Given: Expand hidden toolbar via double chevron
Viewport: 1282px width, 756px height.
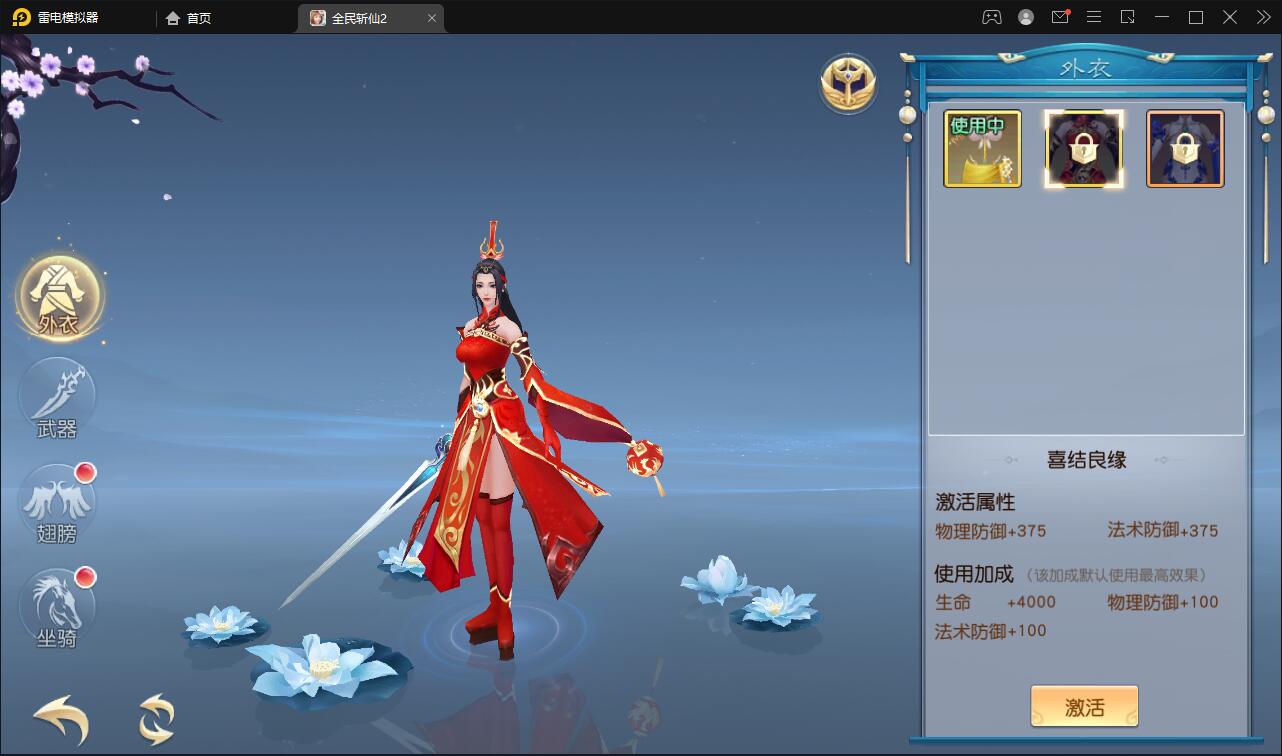Looking at the screenshot, I should [x=1266, y=17].
